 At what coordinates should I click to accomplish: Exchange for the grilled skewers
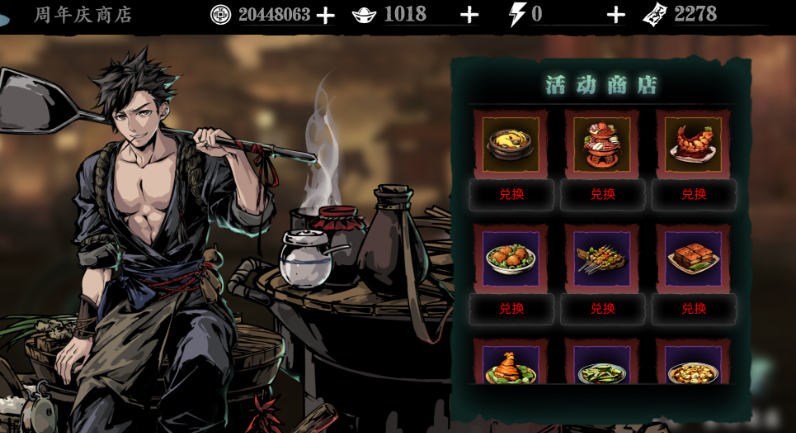(602, 308)
